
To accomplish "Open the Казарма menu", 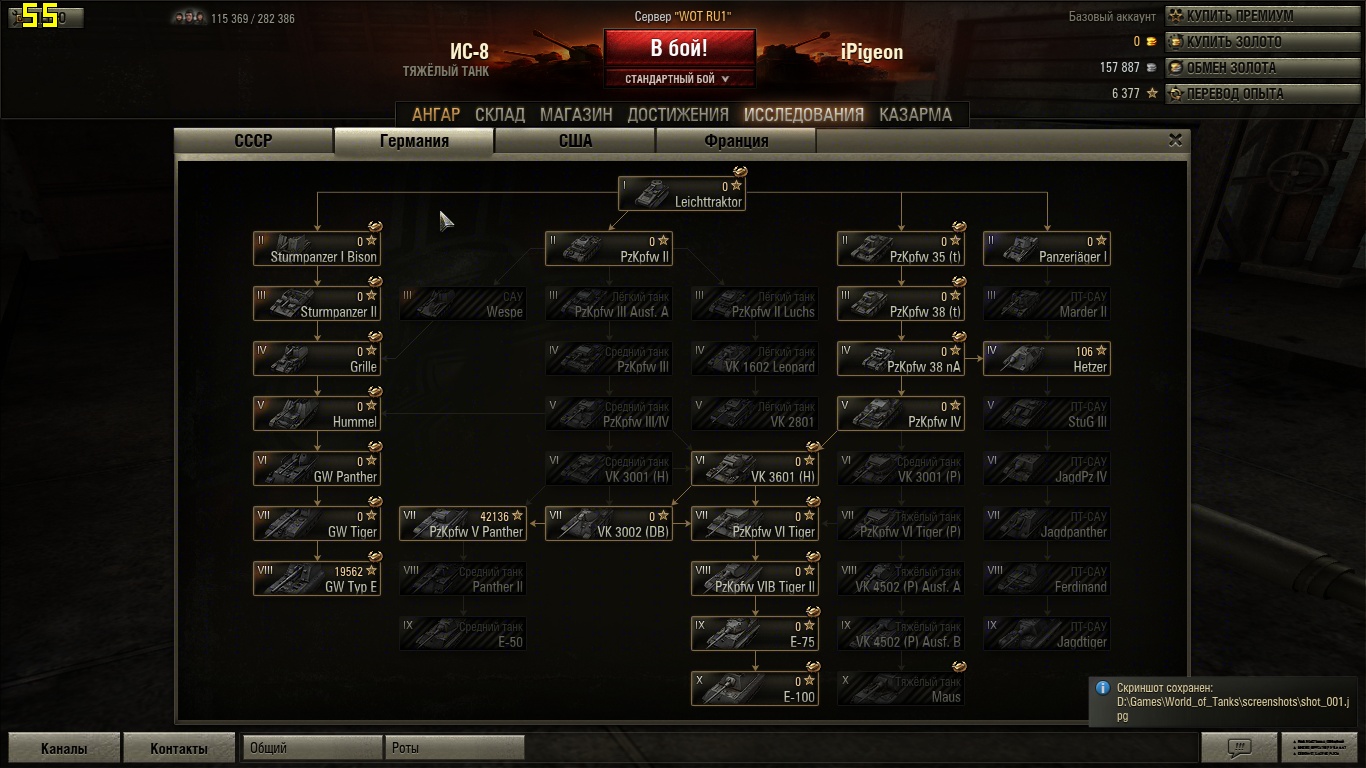I will 915,114.
